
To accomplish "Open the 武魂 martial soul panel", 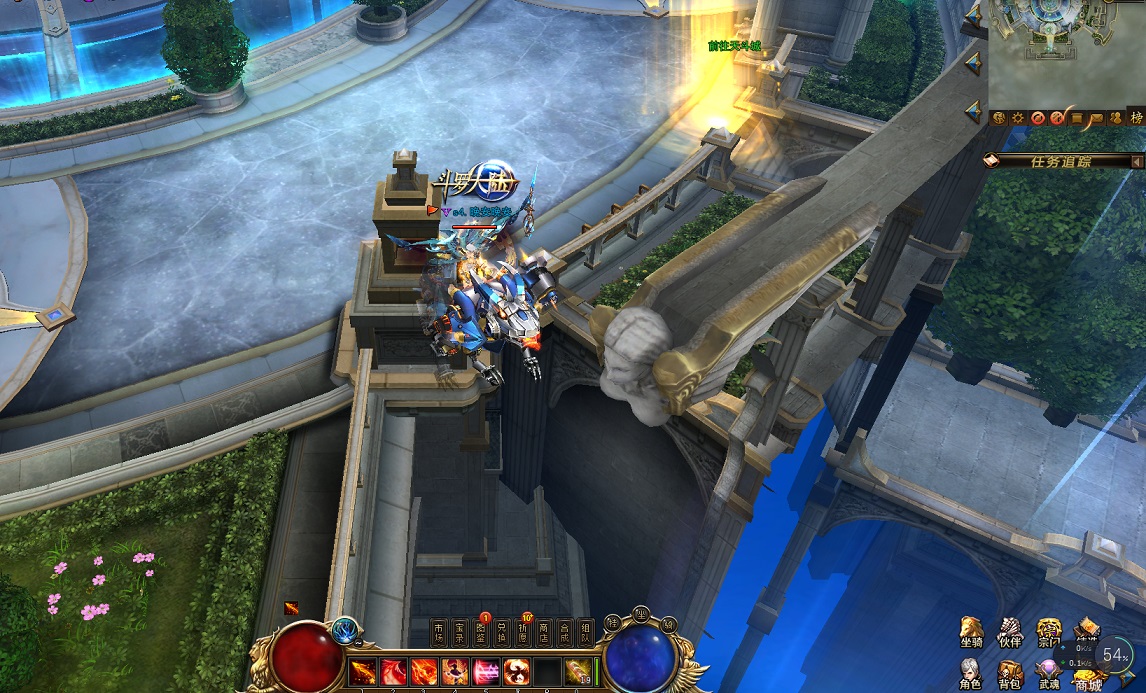I will tap(1048, 673).
